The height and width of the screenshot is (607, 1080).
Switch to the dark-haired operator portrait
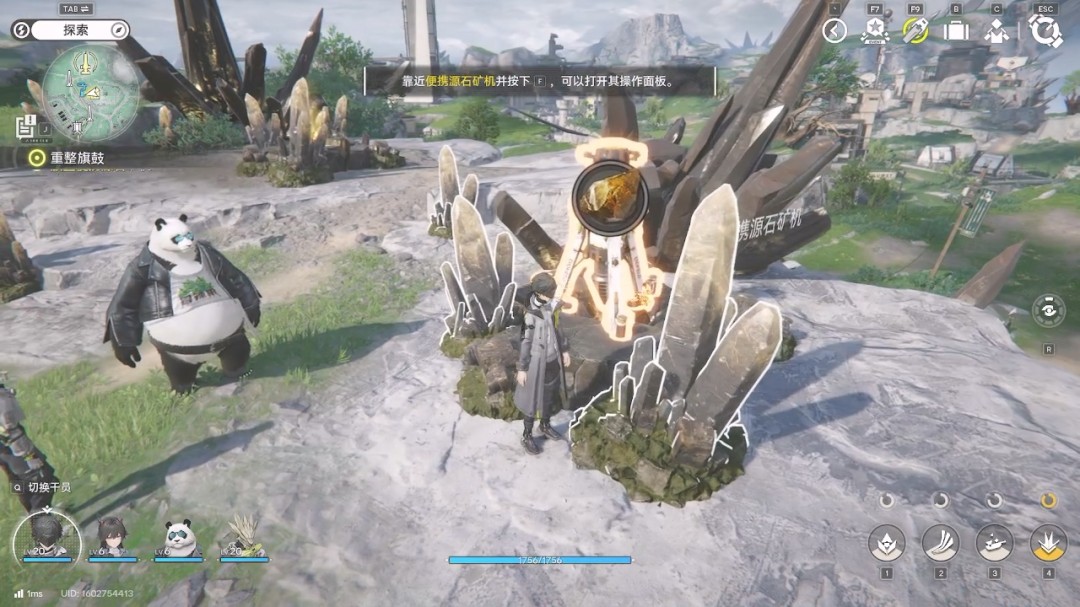(x=112, y=535)
